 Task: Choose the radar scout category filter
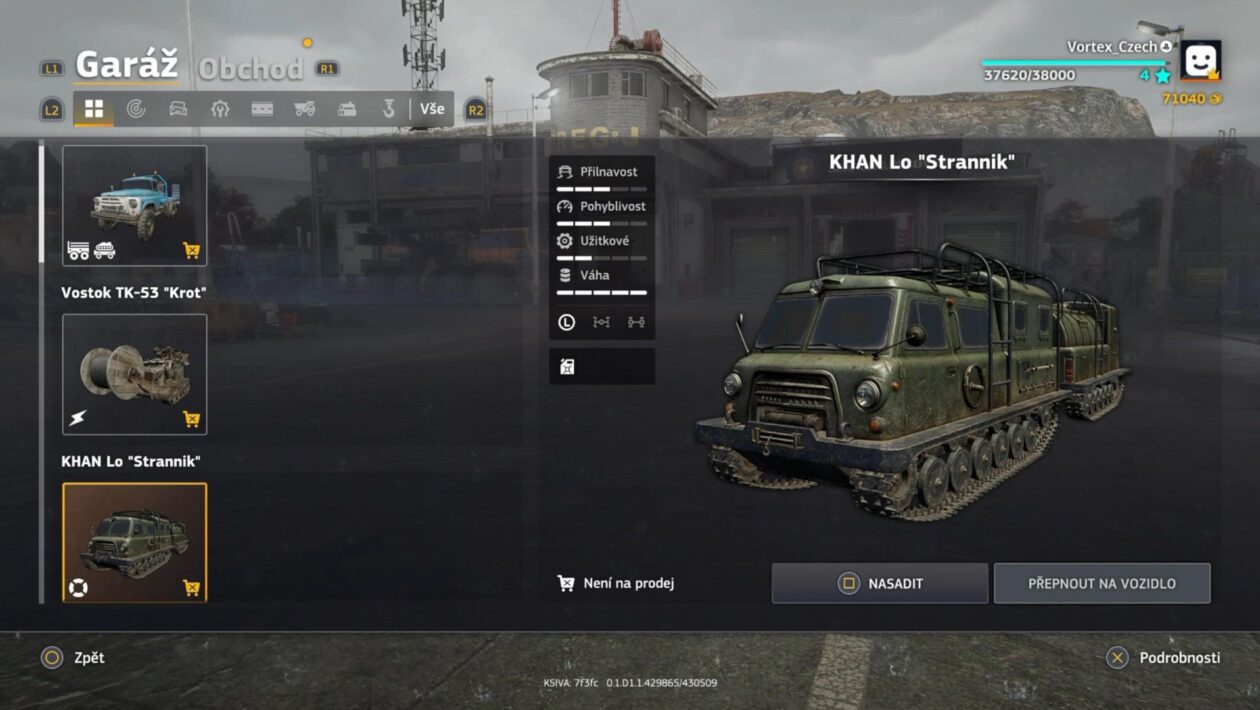tap(136, 109)
